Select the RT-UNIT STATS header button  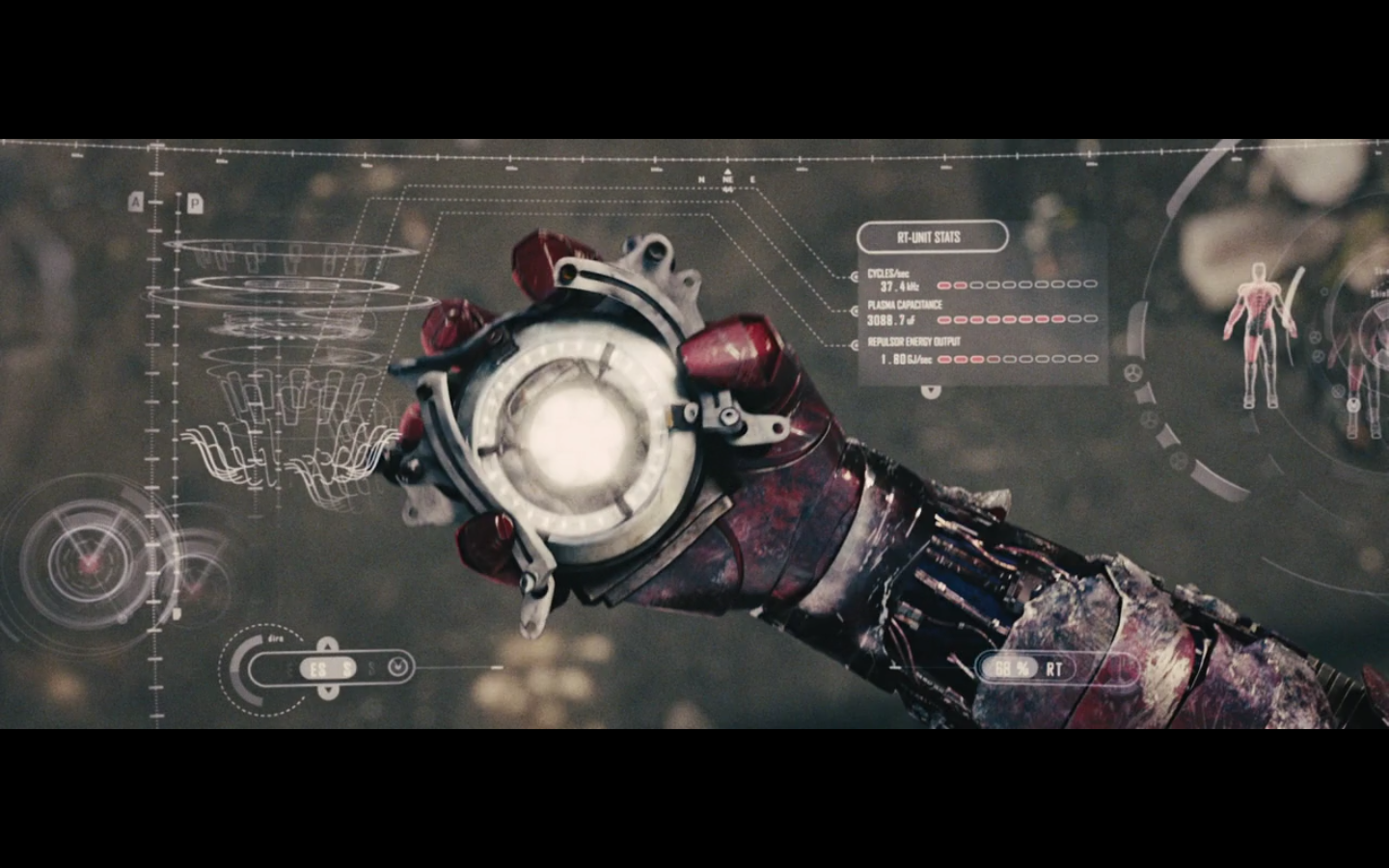point(932,237)
